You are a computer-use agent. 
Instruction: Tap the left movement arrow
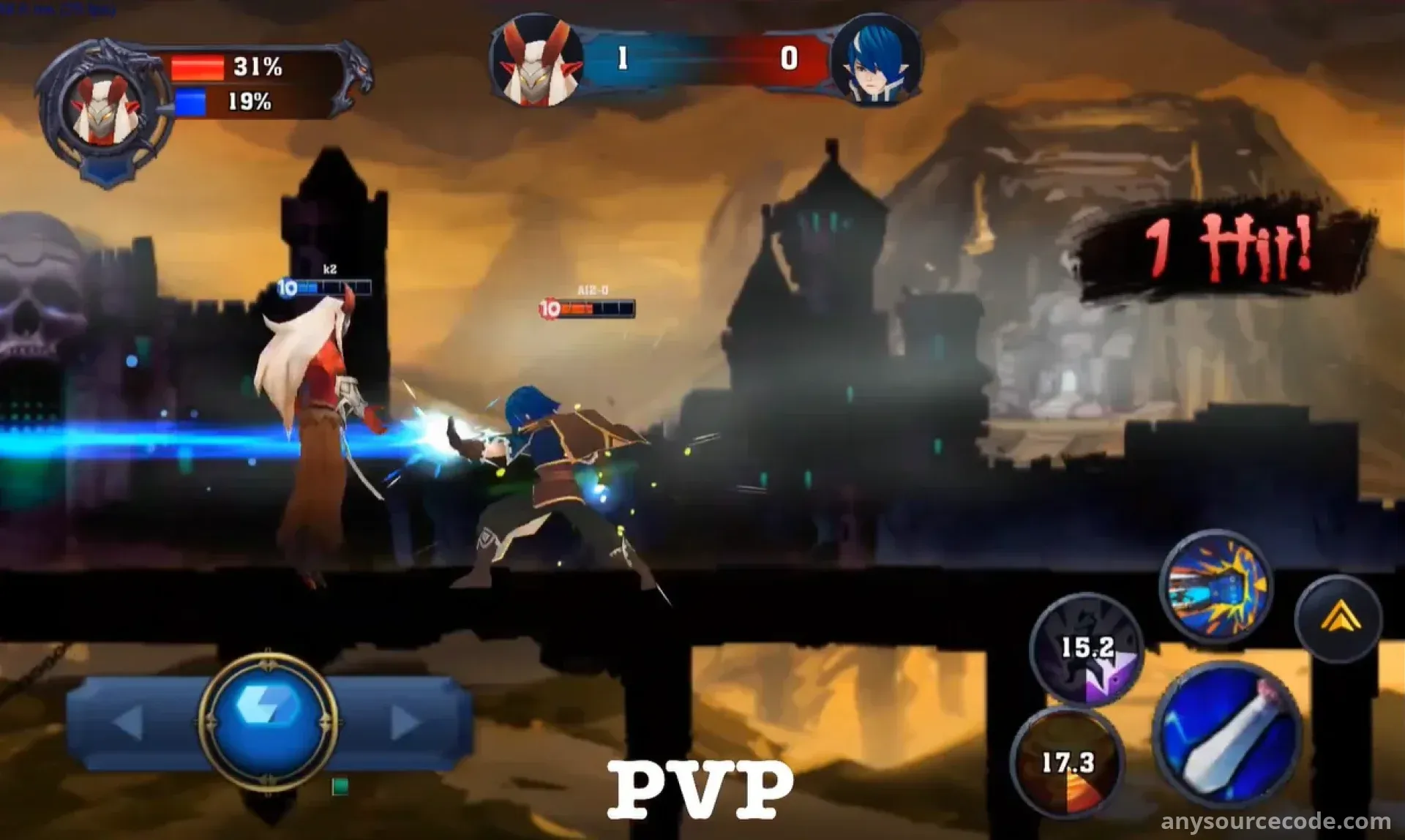pos(129,722)
